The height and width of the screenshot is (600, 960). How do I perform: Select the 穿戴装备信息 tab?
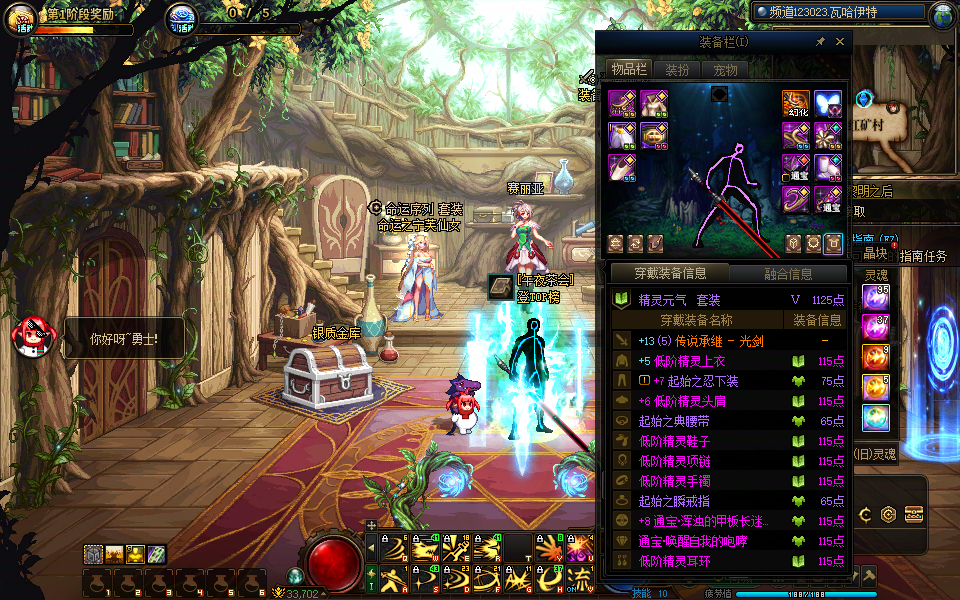(670, 274)
